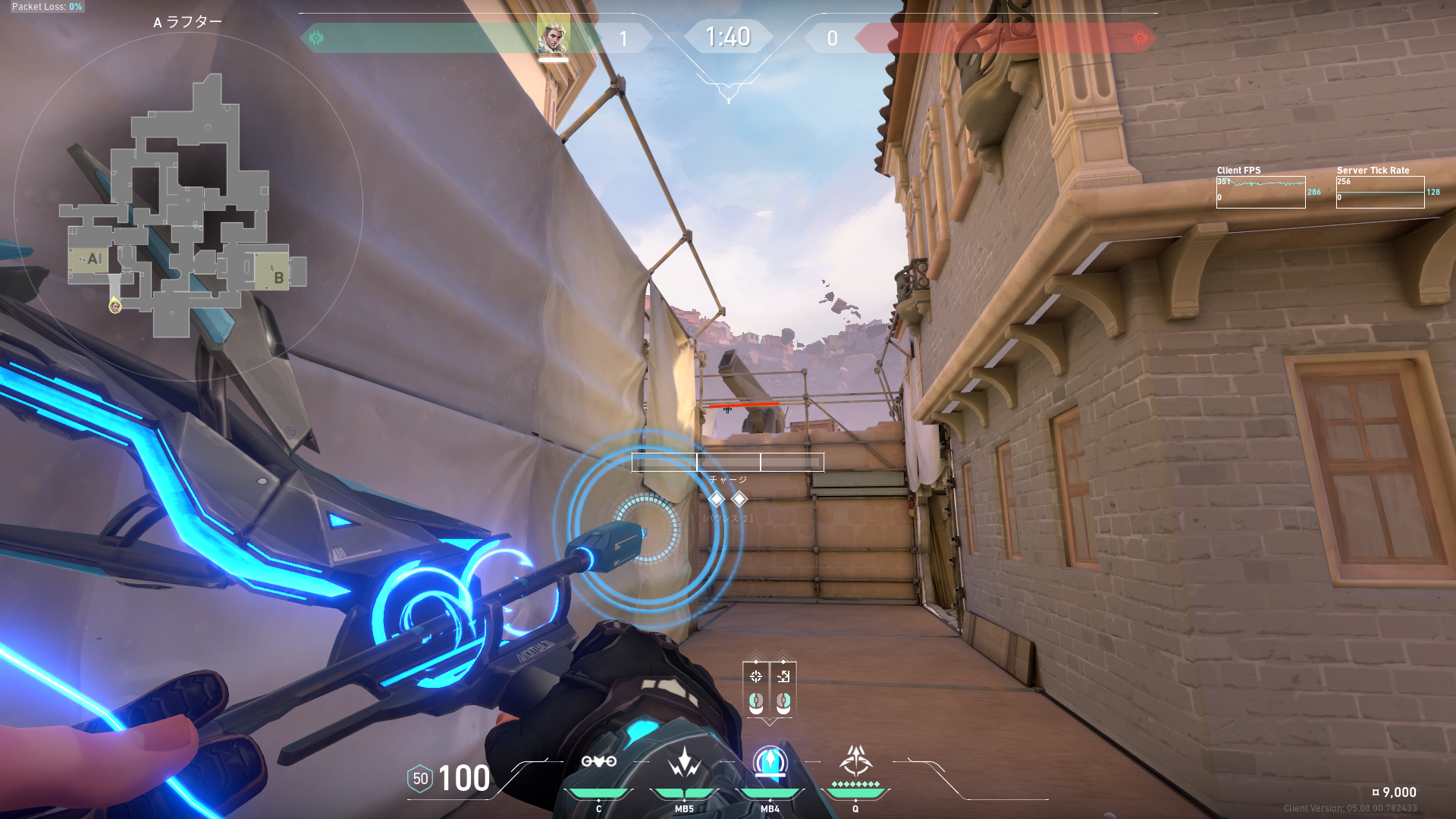
Task: Click the charge mode crosshair icon
Action: [x=756, y=676]
